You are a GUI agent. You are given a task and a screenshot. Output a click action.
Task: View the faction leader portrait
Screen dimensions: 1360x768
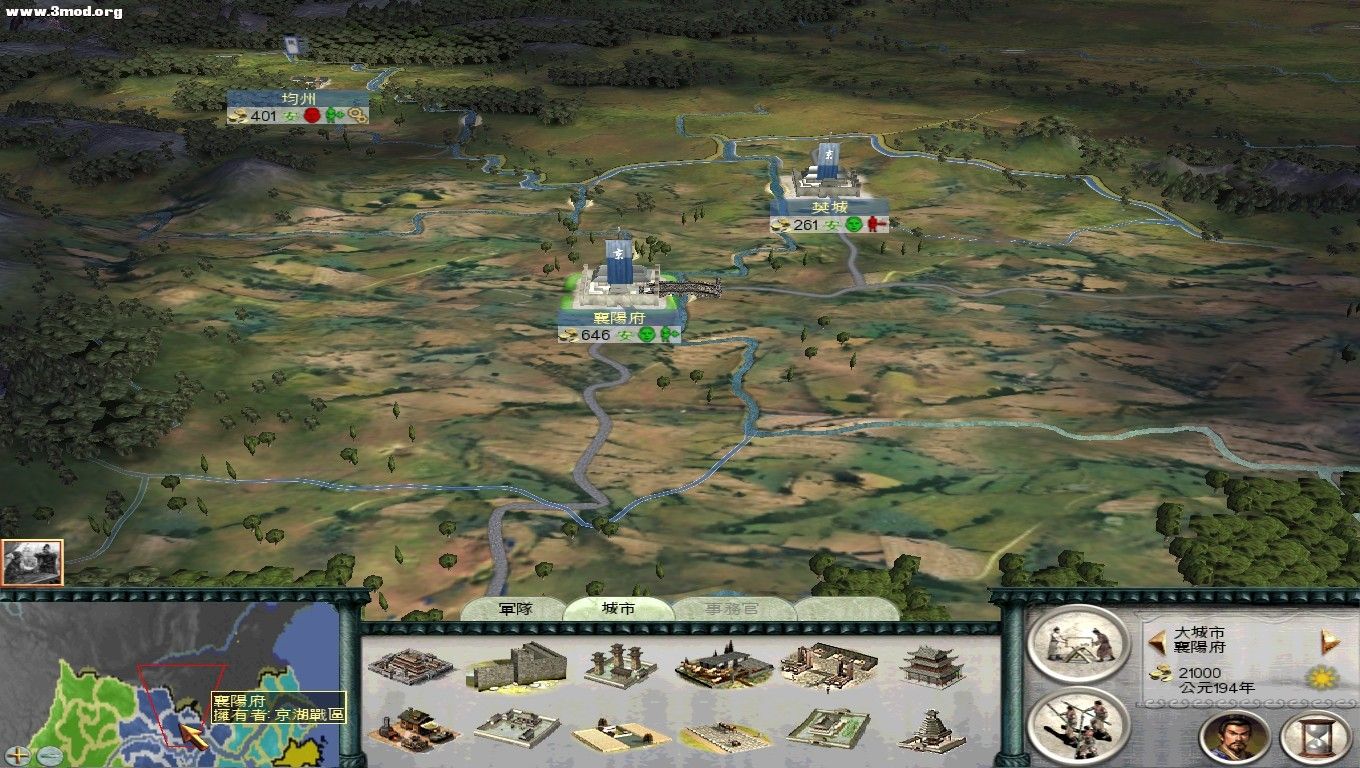(x=1234, y=736)
